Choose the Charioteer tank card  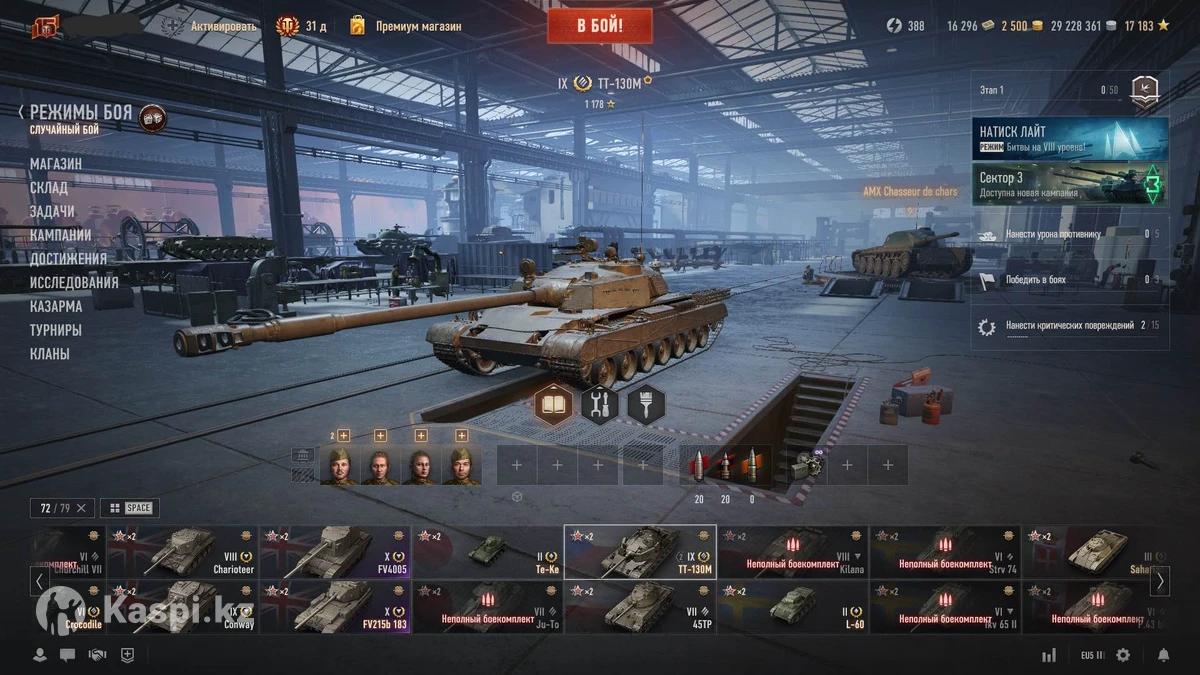coord(183,552)
